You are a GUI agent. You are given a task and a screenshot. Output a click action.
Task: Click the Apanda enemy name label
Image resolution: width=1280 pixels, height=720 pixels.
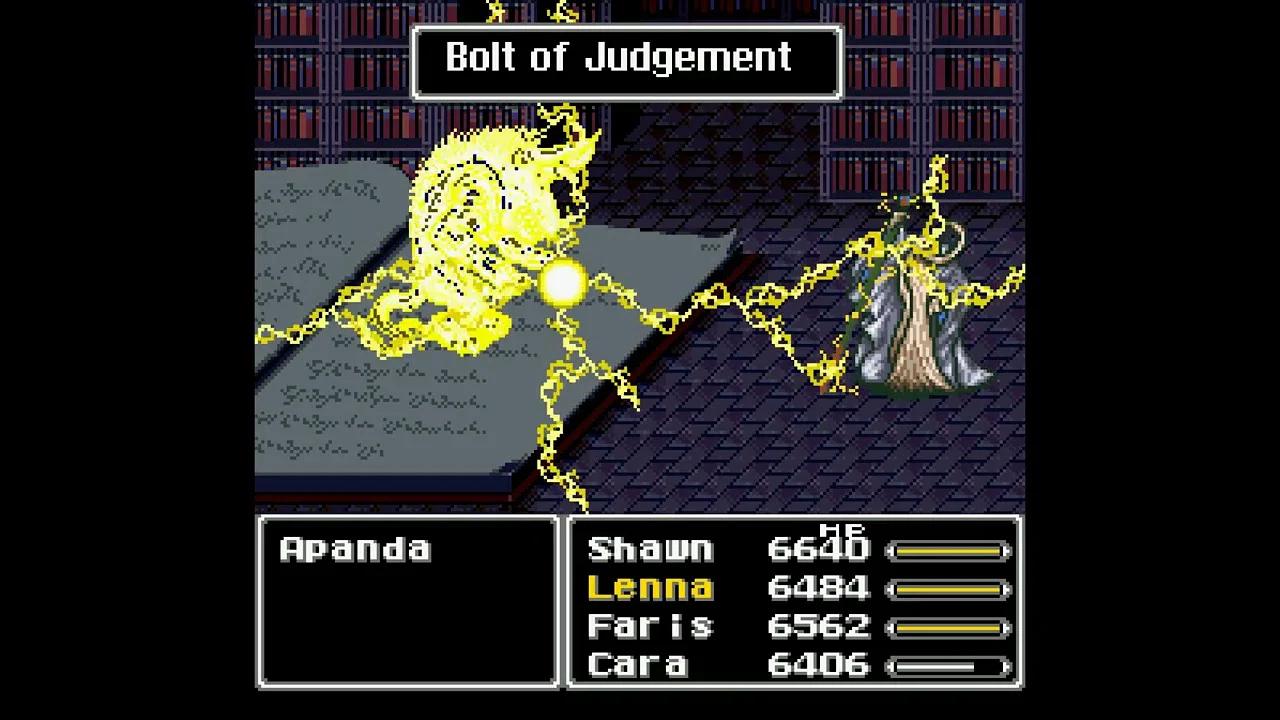coord(354,548)
